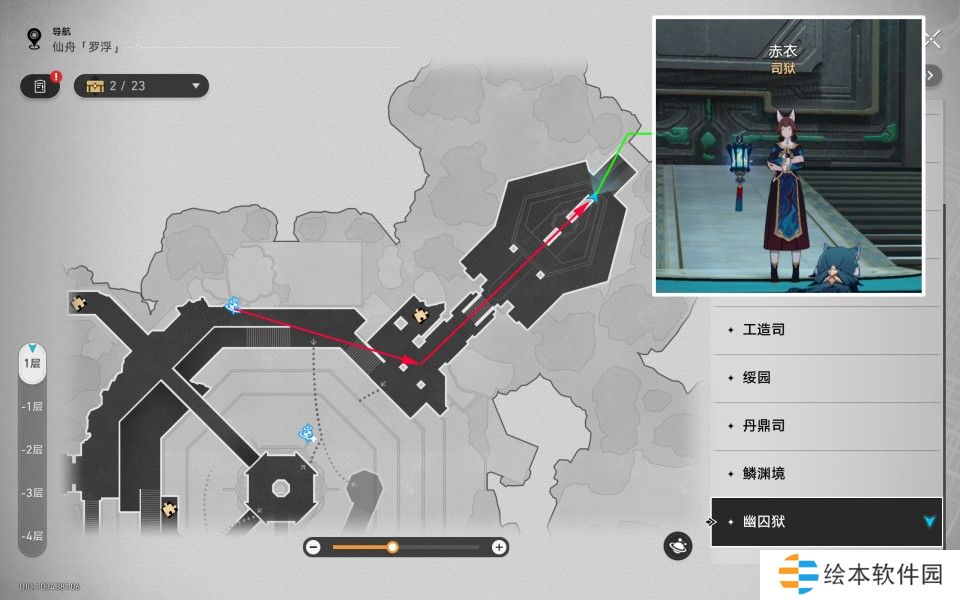The height and width of the screenshot is (600, 960).
Task: Show floor -4层 of the map
Action: point(33,536)
